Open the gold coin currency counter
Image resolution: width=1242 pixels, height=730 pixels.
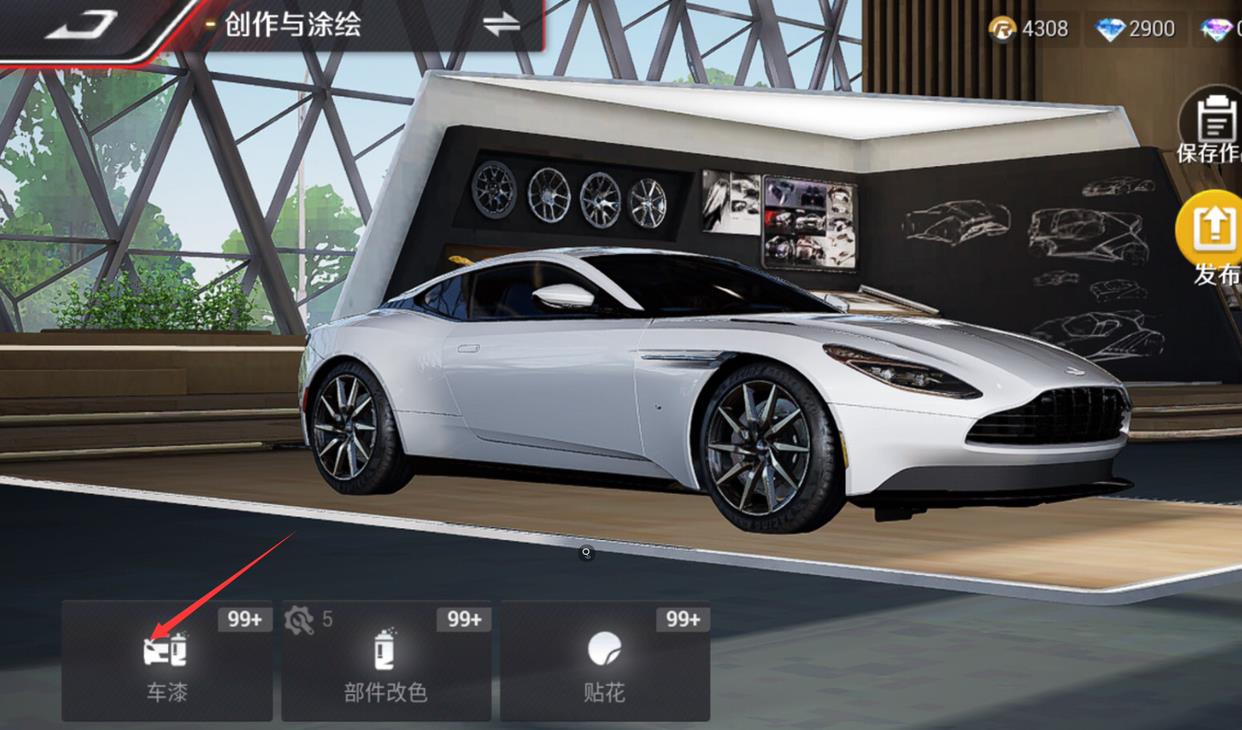[1029, 29]
